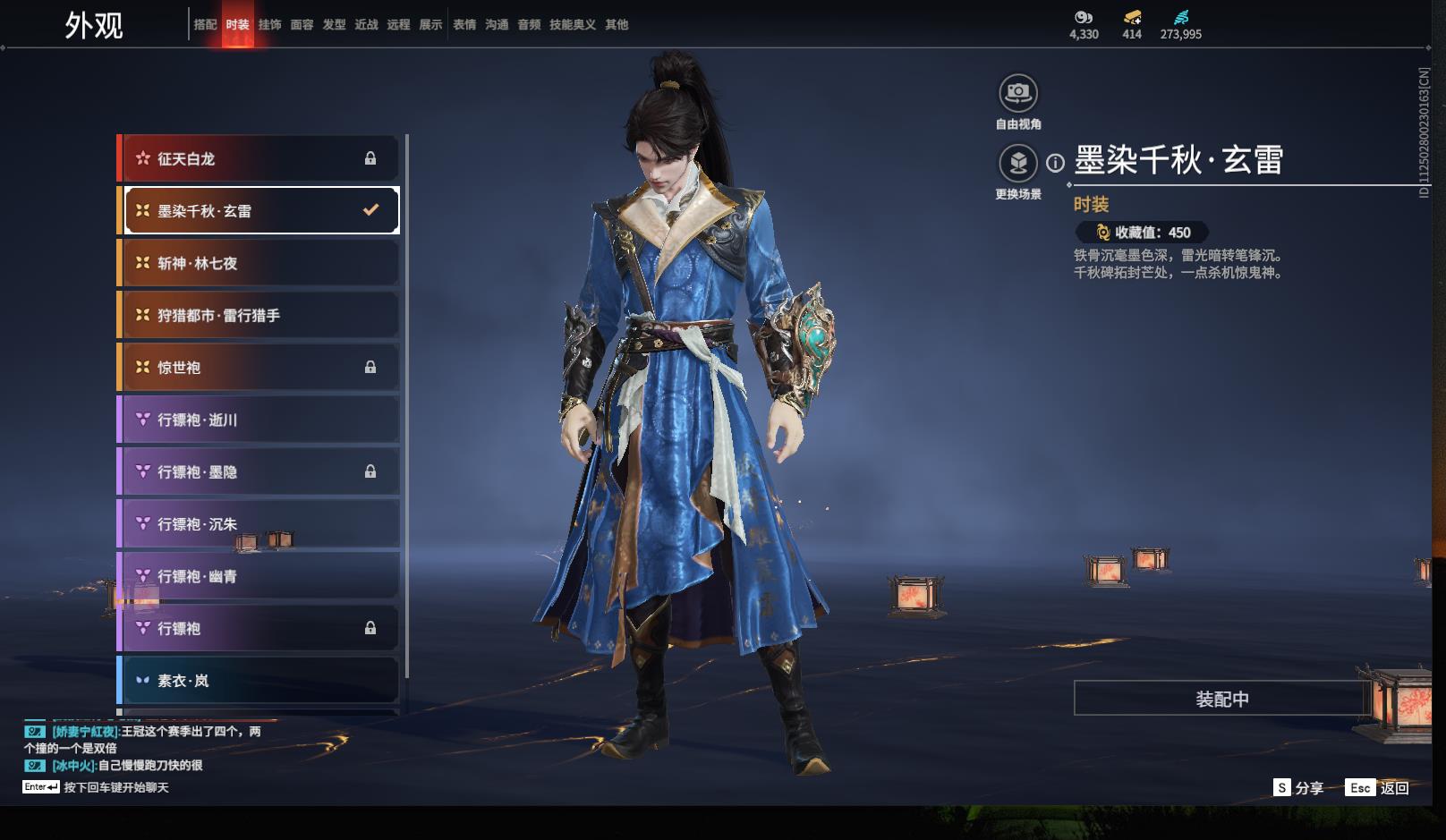Image resolution: width=1446 pixels, height=840 pixels.
Task: Open the outfit info icon
Action: click(x=1056, y=163)
